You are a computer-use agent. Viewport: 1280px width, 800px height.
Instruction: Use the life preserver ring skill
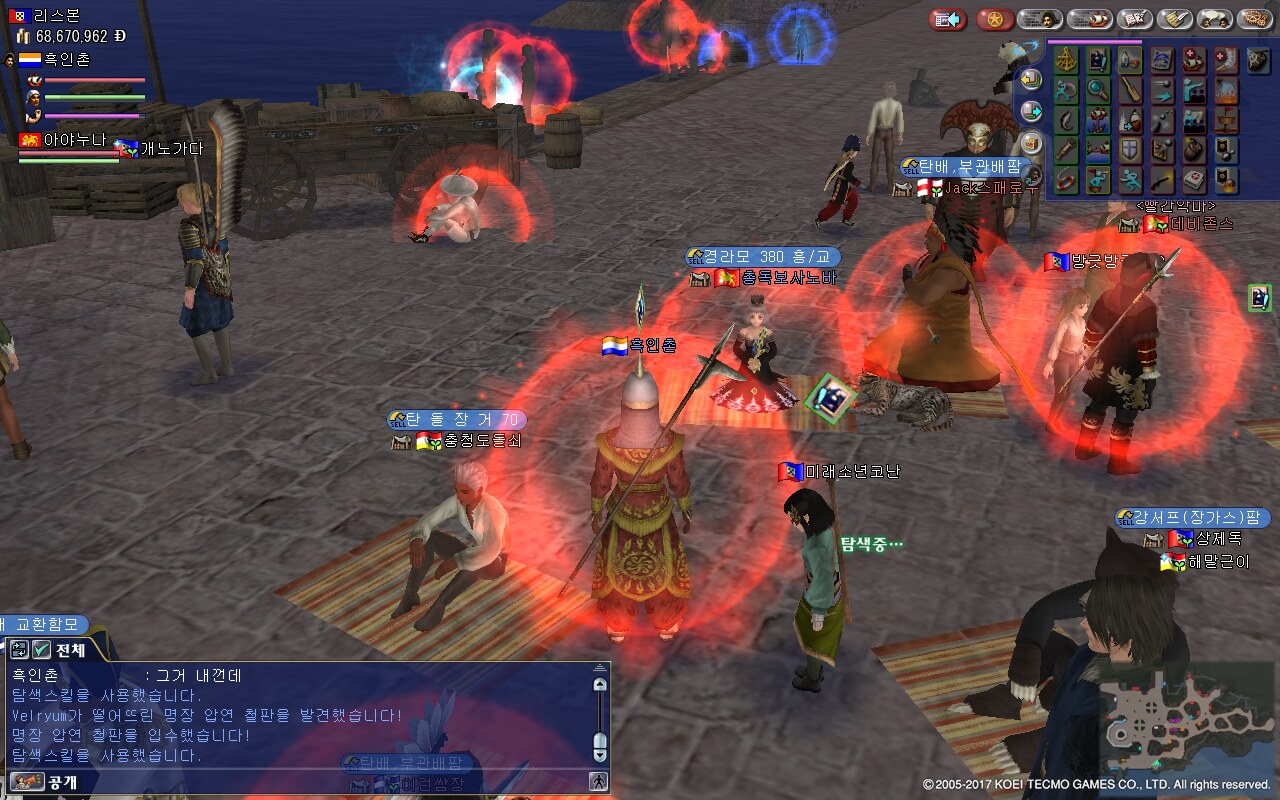click(1066, 181)
